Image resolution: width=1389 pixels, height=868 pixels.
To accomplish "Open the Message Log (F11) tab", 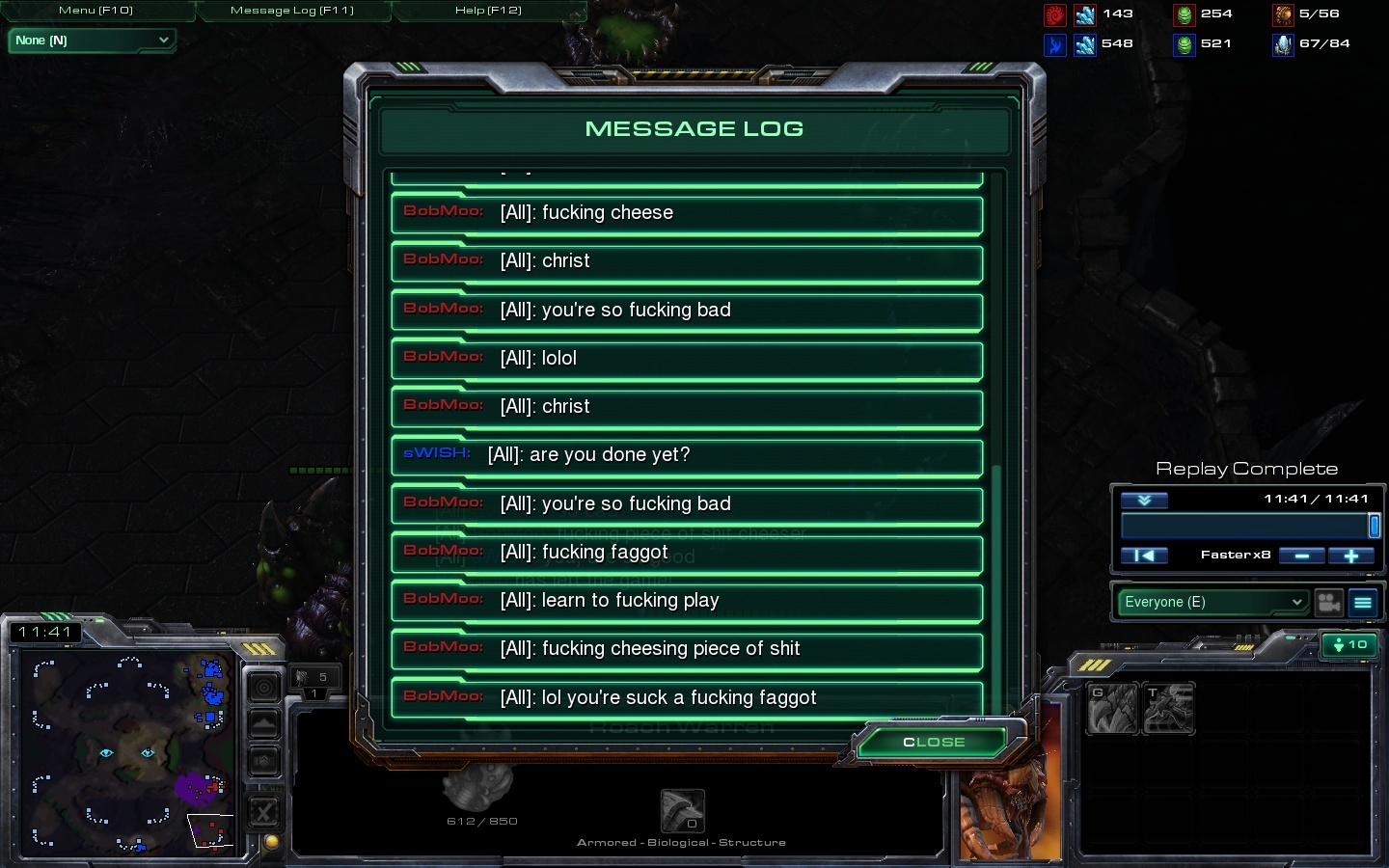I will tap(292, 11).
